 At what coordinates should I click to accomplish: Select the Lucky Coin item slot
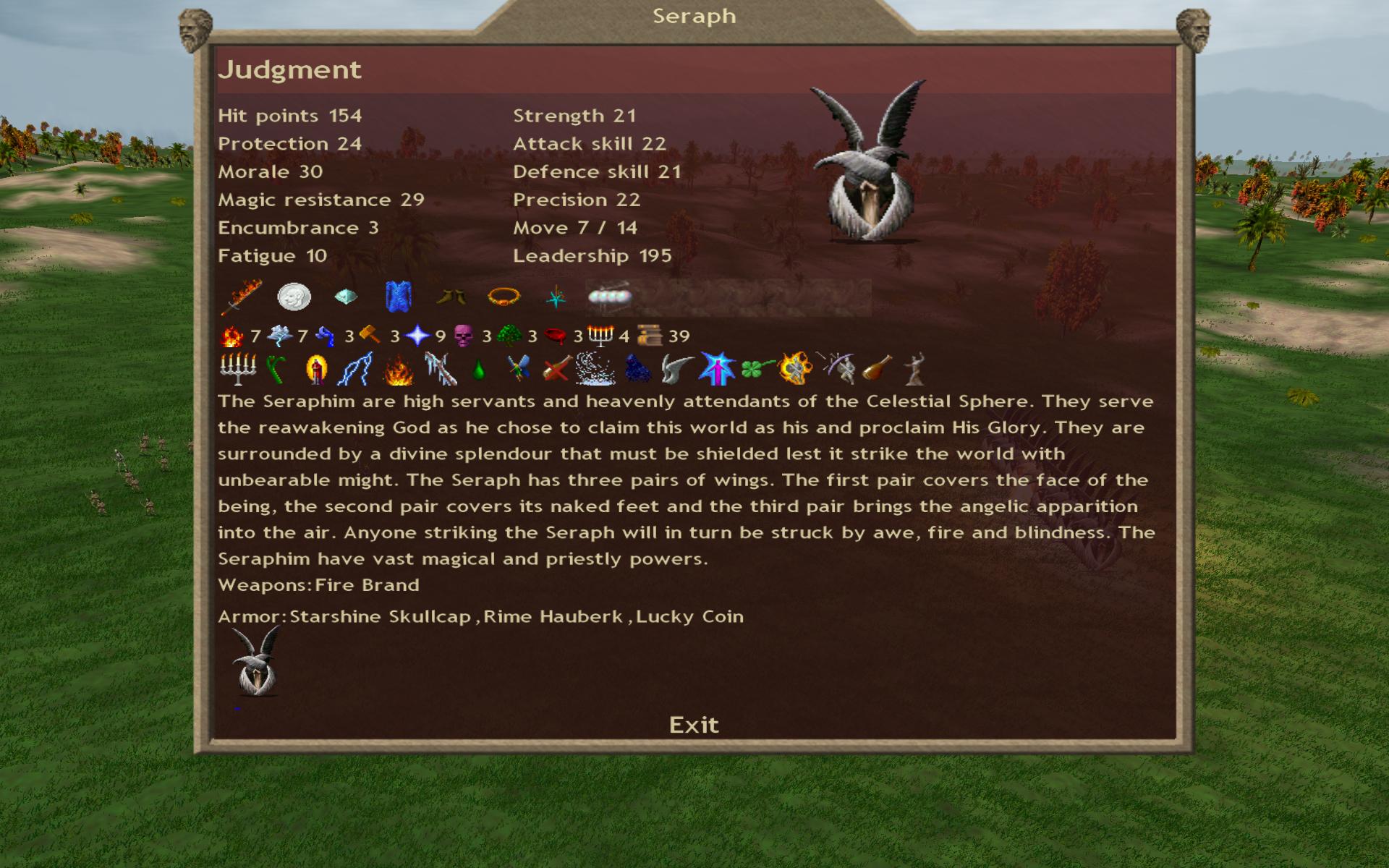pos(294,297)
